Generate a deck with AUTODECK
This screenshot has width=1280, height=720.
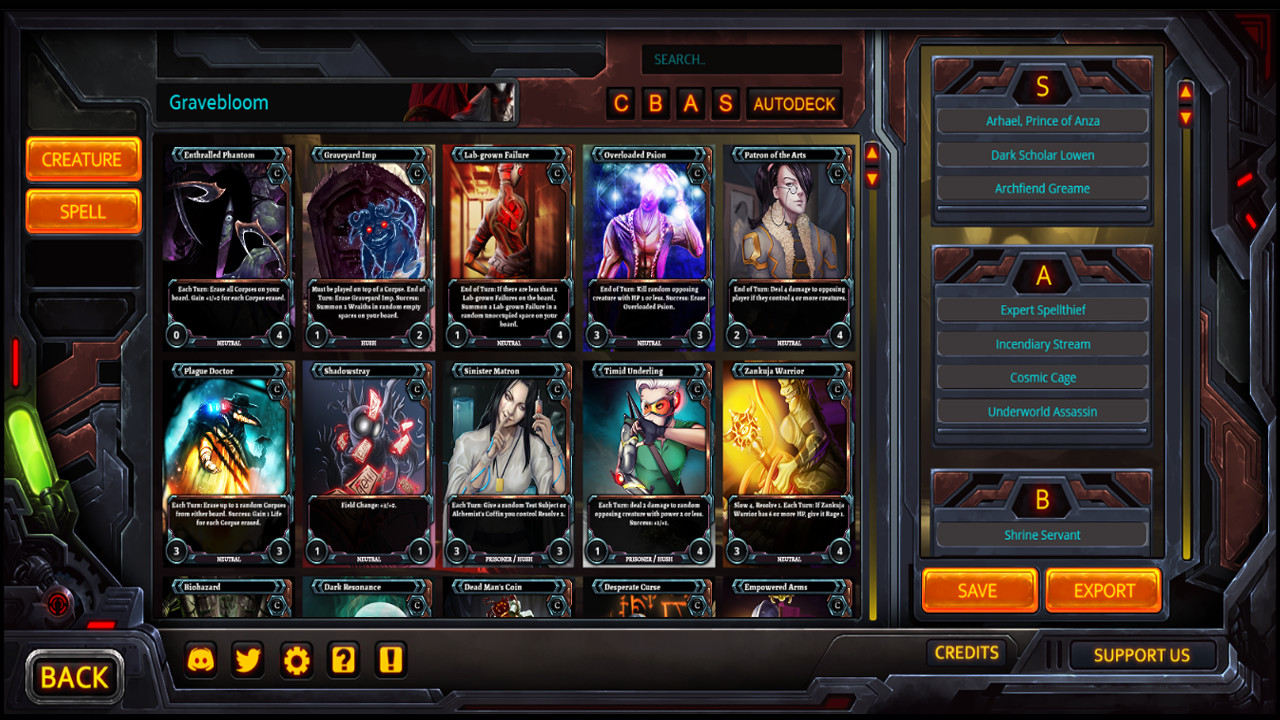tap(794, 104)
